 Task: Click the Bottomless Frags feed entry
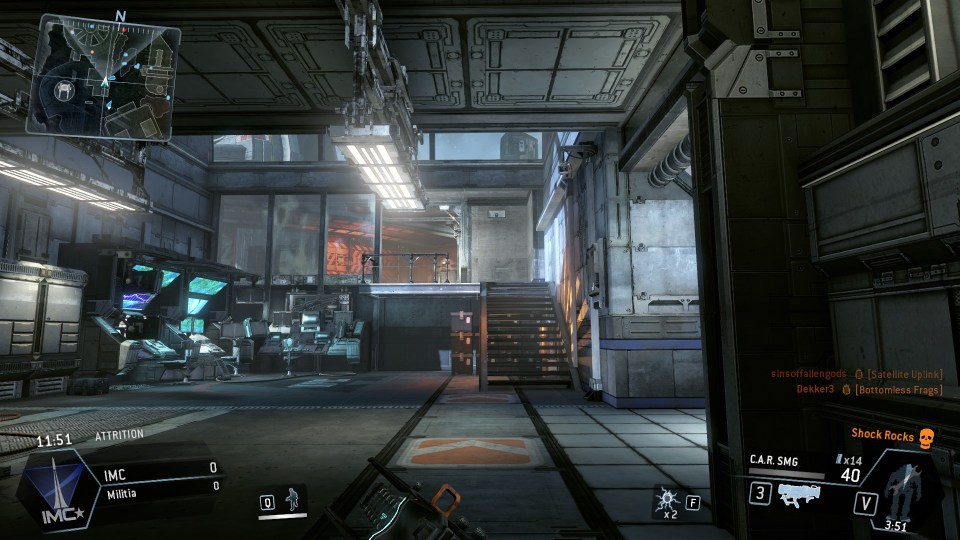tap(869, 389)
